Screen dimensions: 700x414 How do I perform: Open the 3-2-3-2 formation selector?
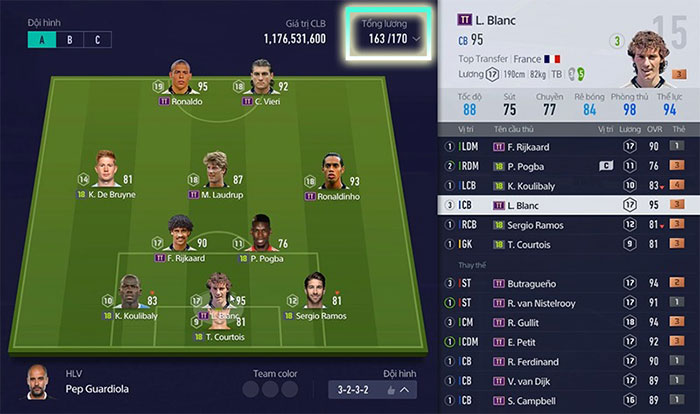[372, 390]
